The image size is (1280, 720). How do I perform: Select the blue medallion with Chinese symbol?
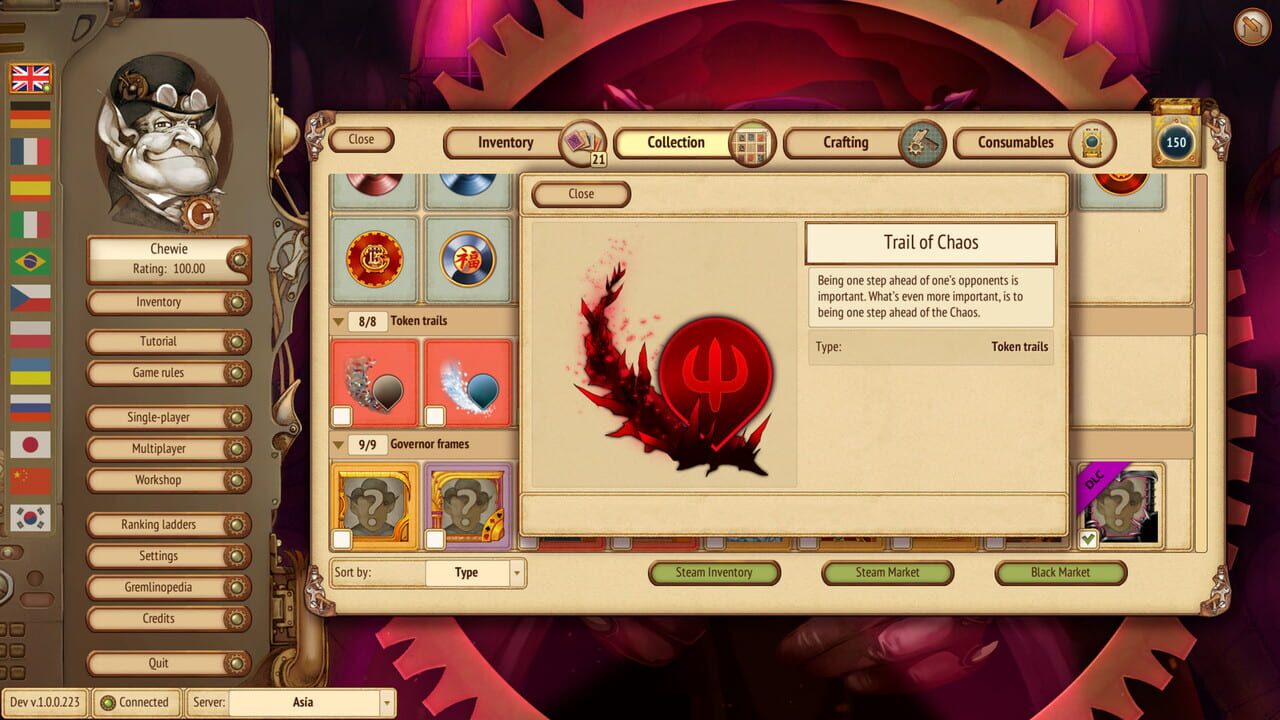tap(468, 259)
